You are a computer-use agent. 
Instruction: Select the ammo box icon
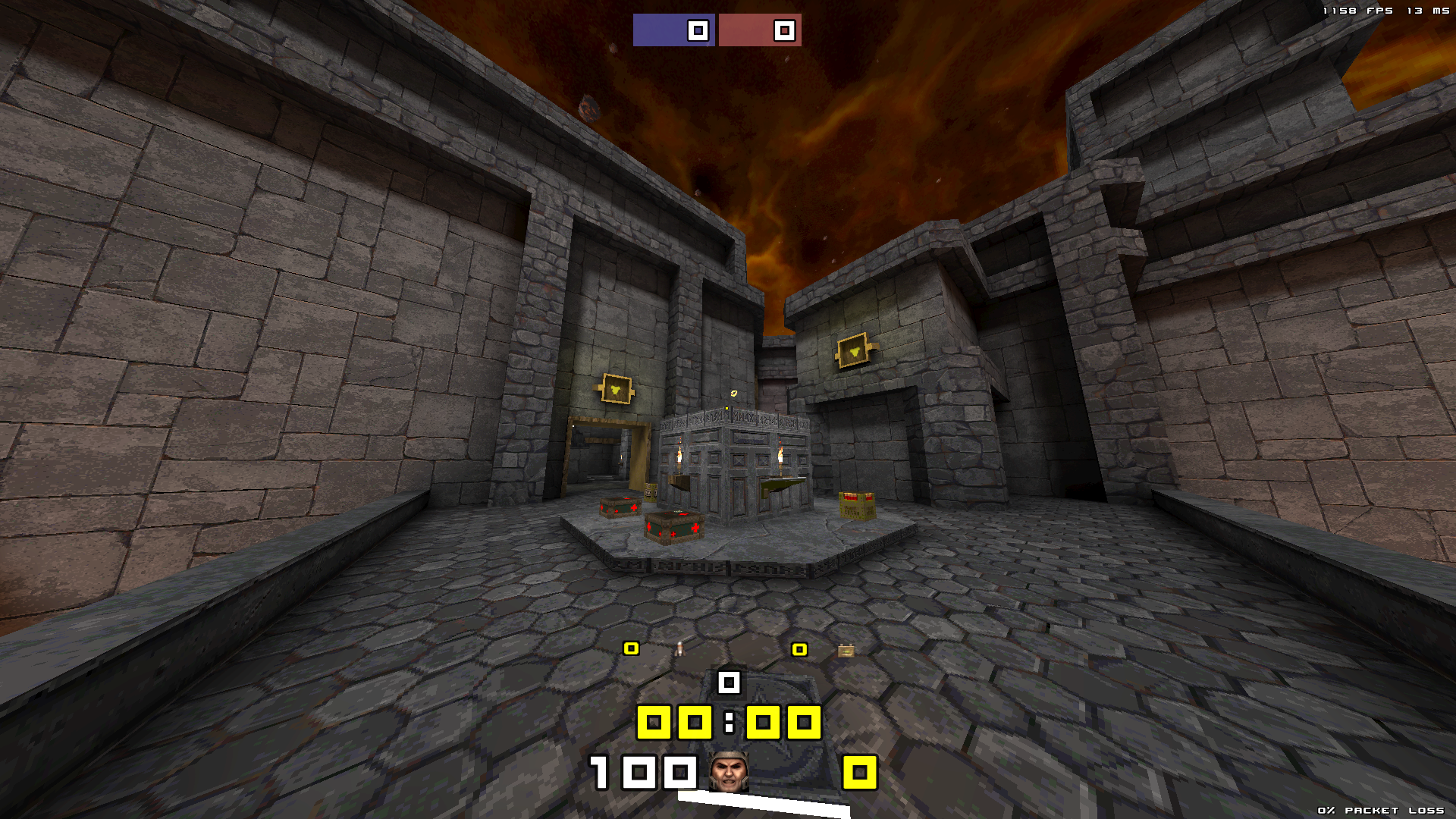click(846, 651)
